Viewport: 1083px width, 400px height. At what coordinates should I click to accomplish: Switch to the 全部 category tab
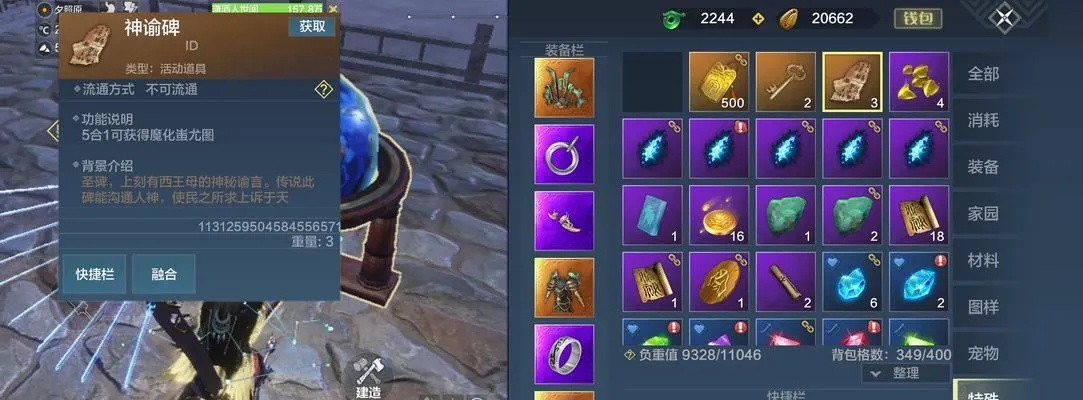[983, 75]
